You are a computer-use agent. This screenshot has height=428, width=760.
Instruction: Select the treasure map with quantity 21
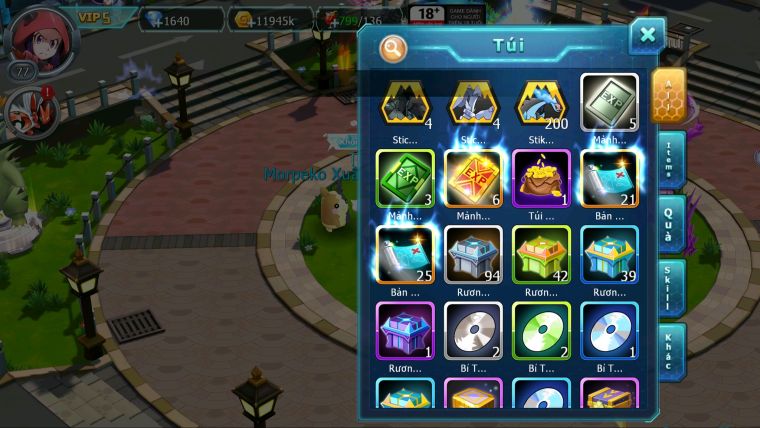(609, 180)
